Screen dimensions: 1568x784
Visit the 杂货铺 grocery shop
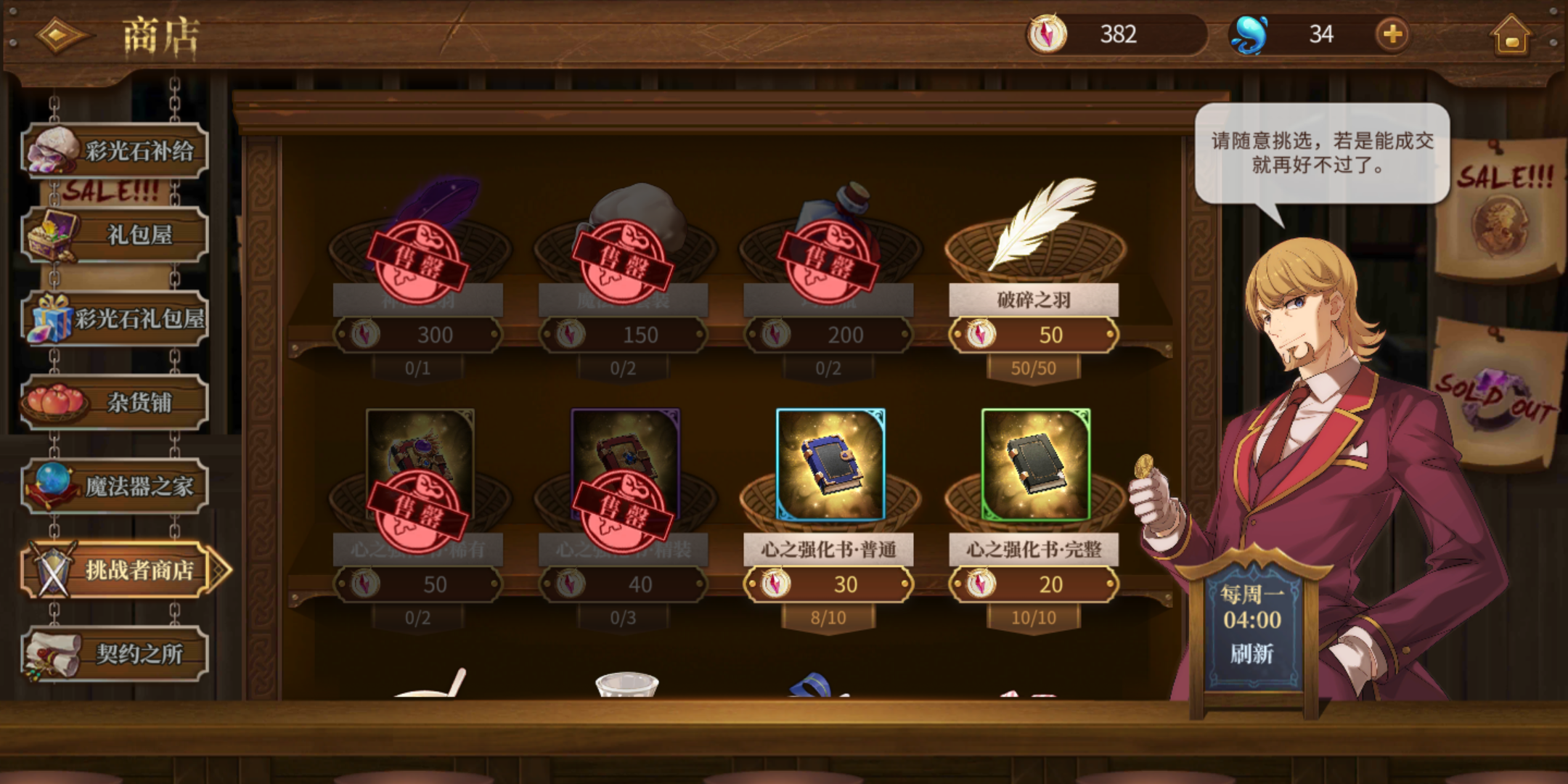point(116,401)
